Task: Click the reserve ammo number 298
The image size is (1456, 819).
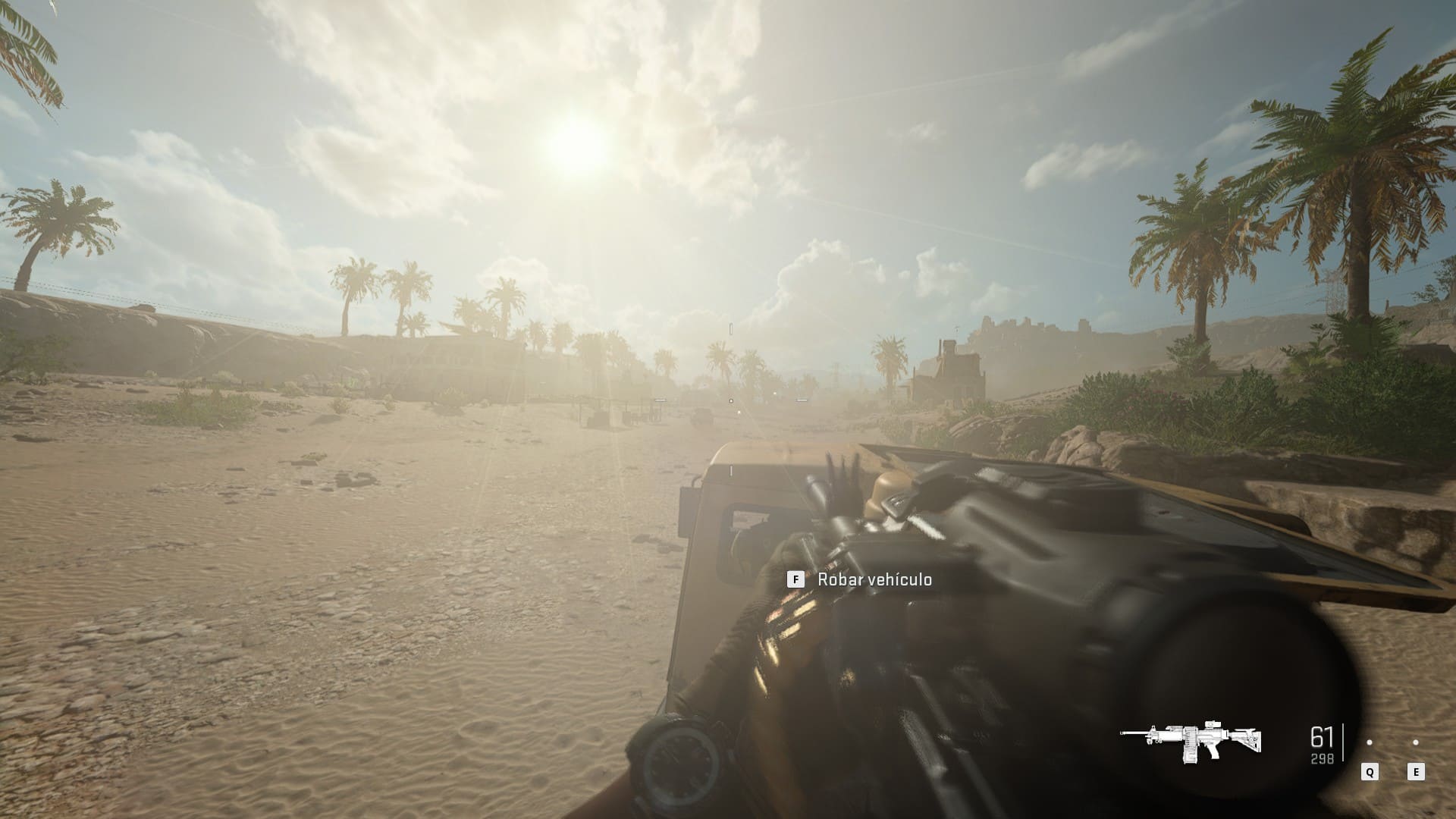Action: point(1321,758)
